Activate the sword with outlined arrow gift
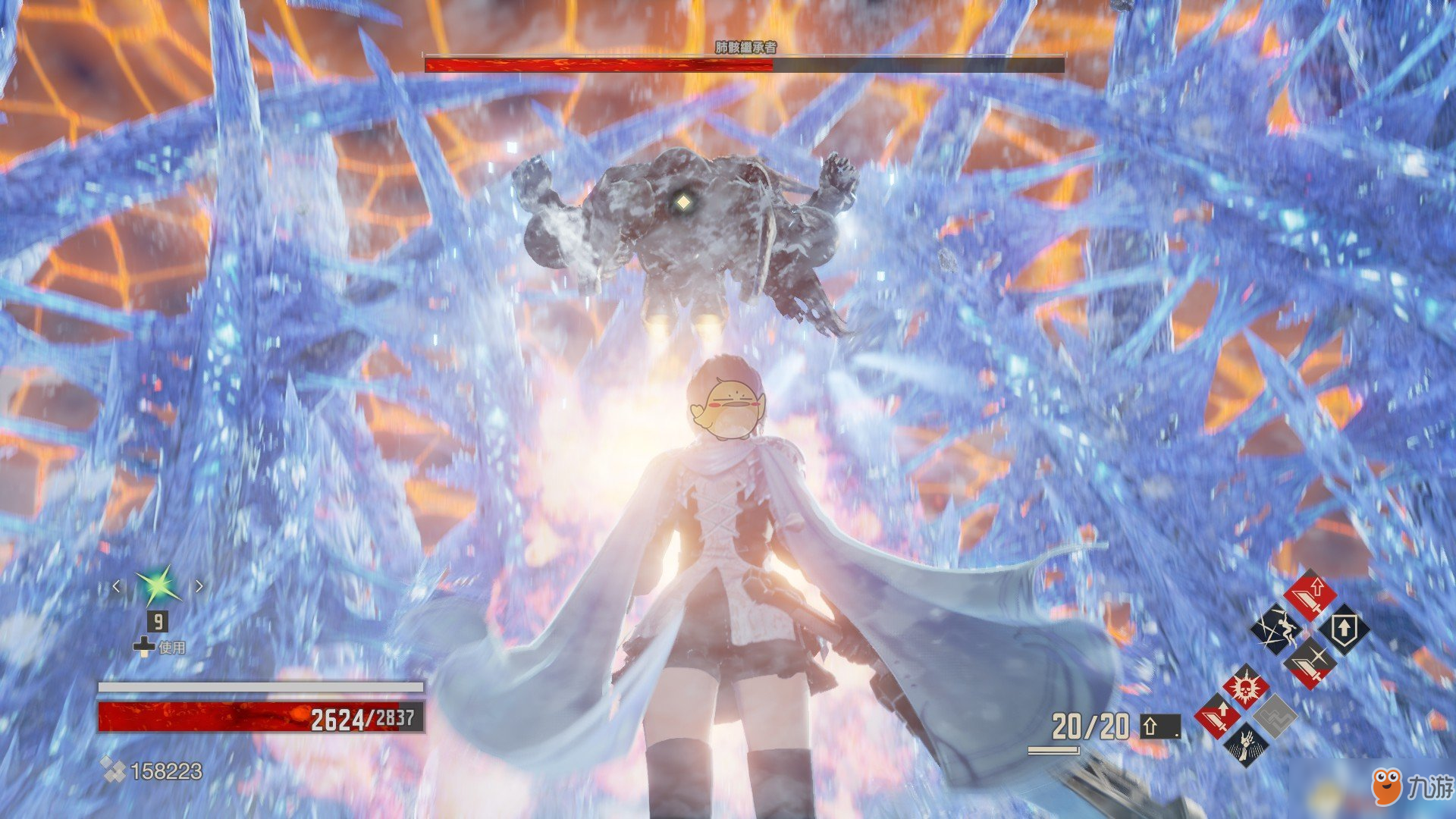 pyautogui.click(x=1310, y=595)
